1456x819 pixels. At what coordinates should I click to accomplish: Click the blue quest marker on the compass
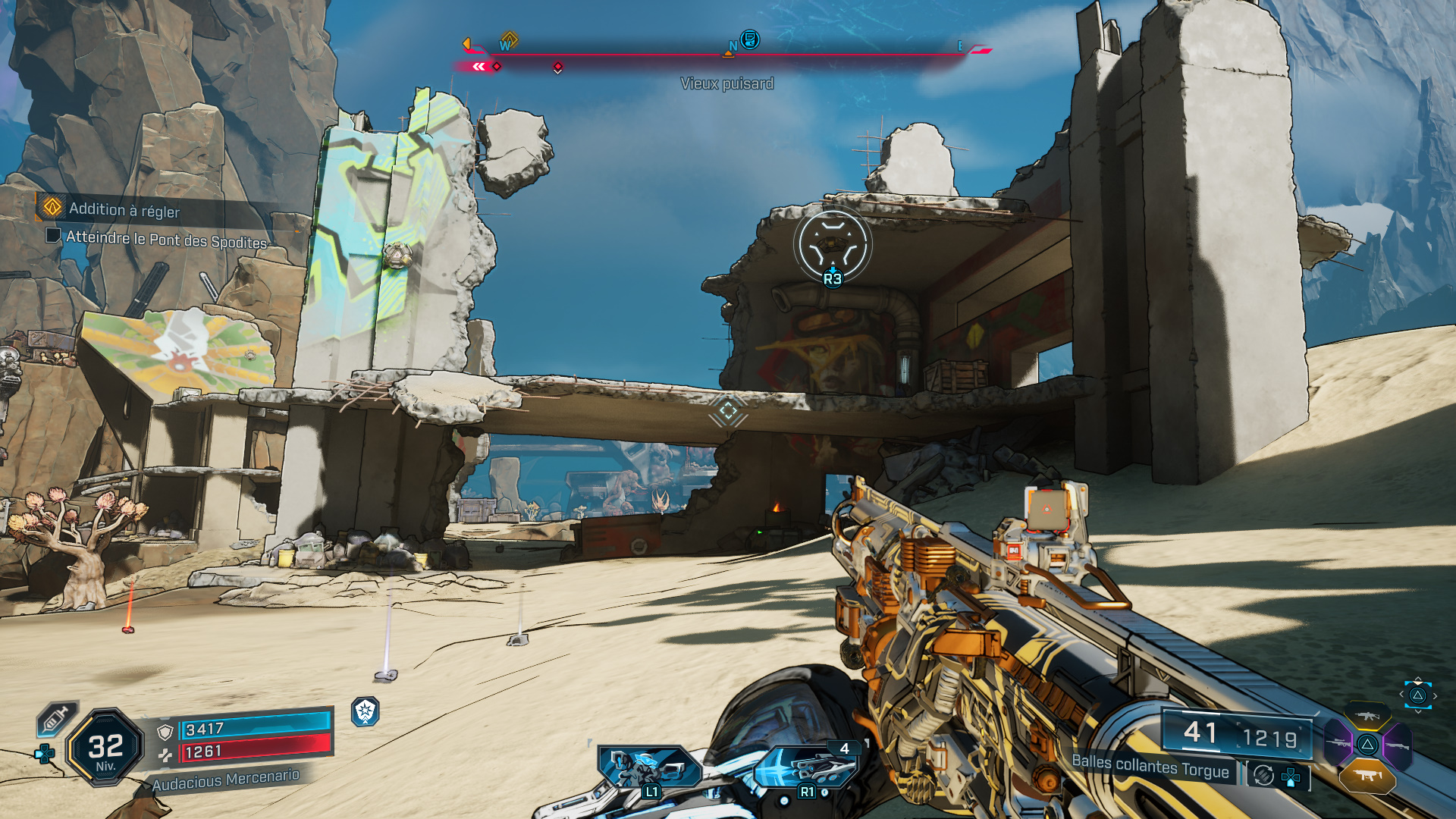tap(749, 39)
